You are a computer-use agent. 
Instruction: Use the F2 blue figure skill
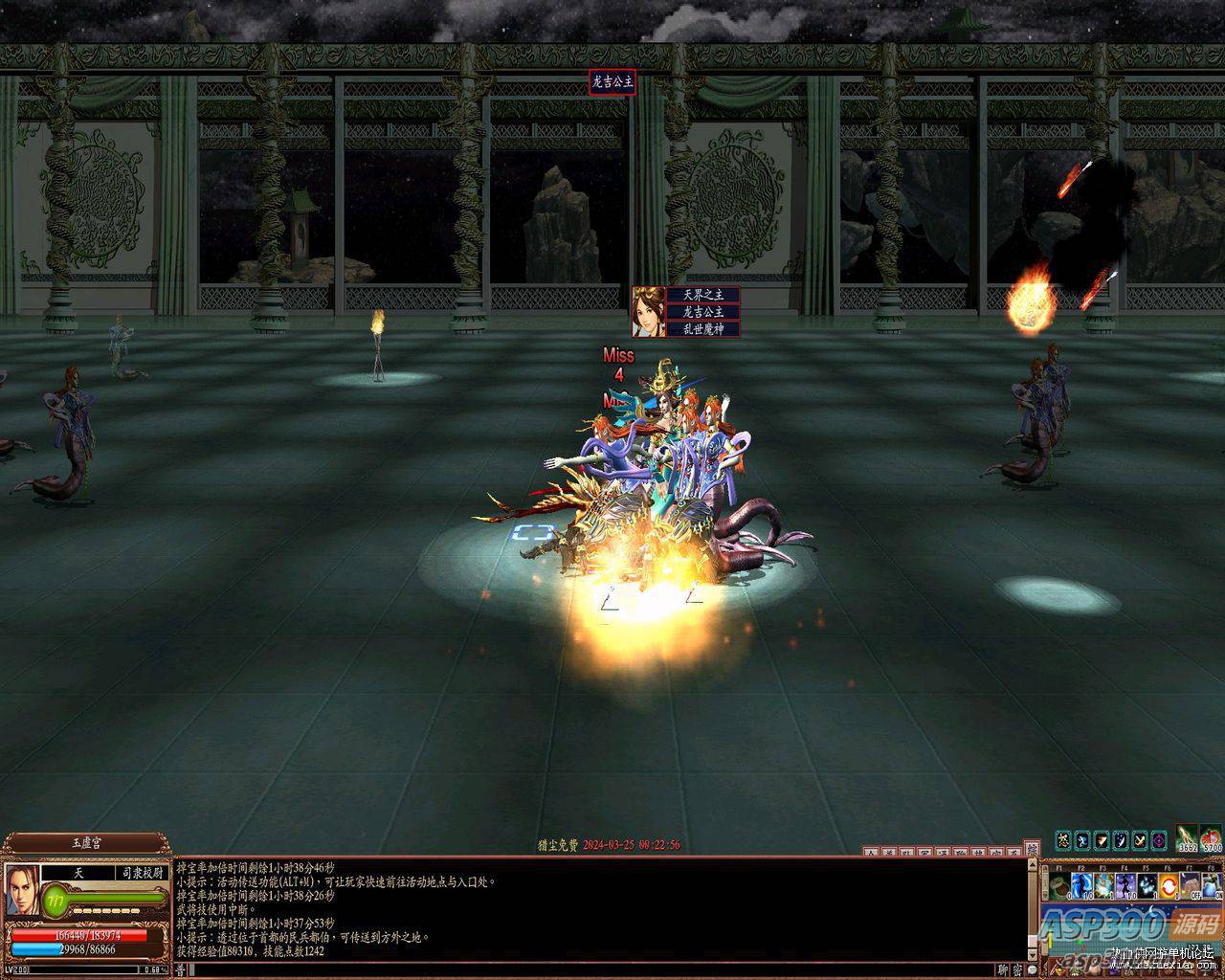pyautogui.click(x=1081, y=885)
